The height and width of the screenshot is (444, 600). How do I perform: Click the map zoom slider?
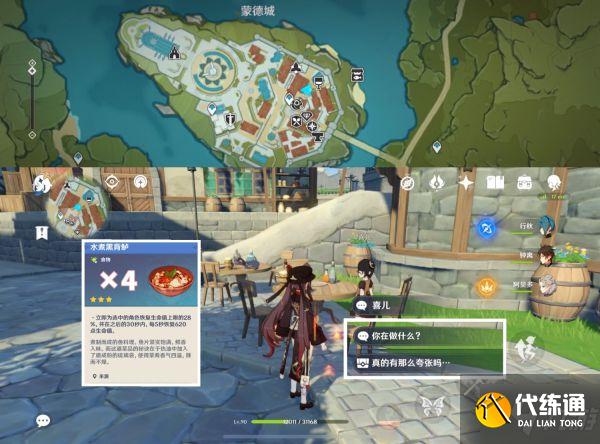[x=32, y=100]
